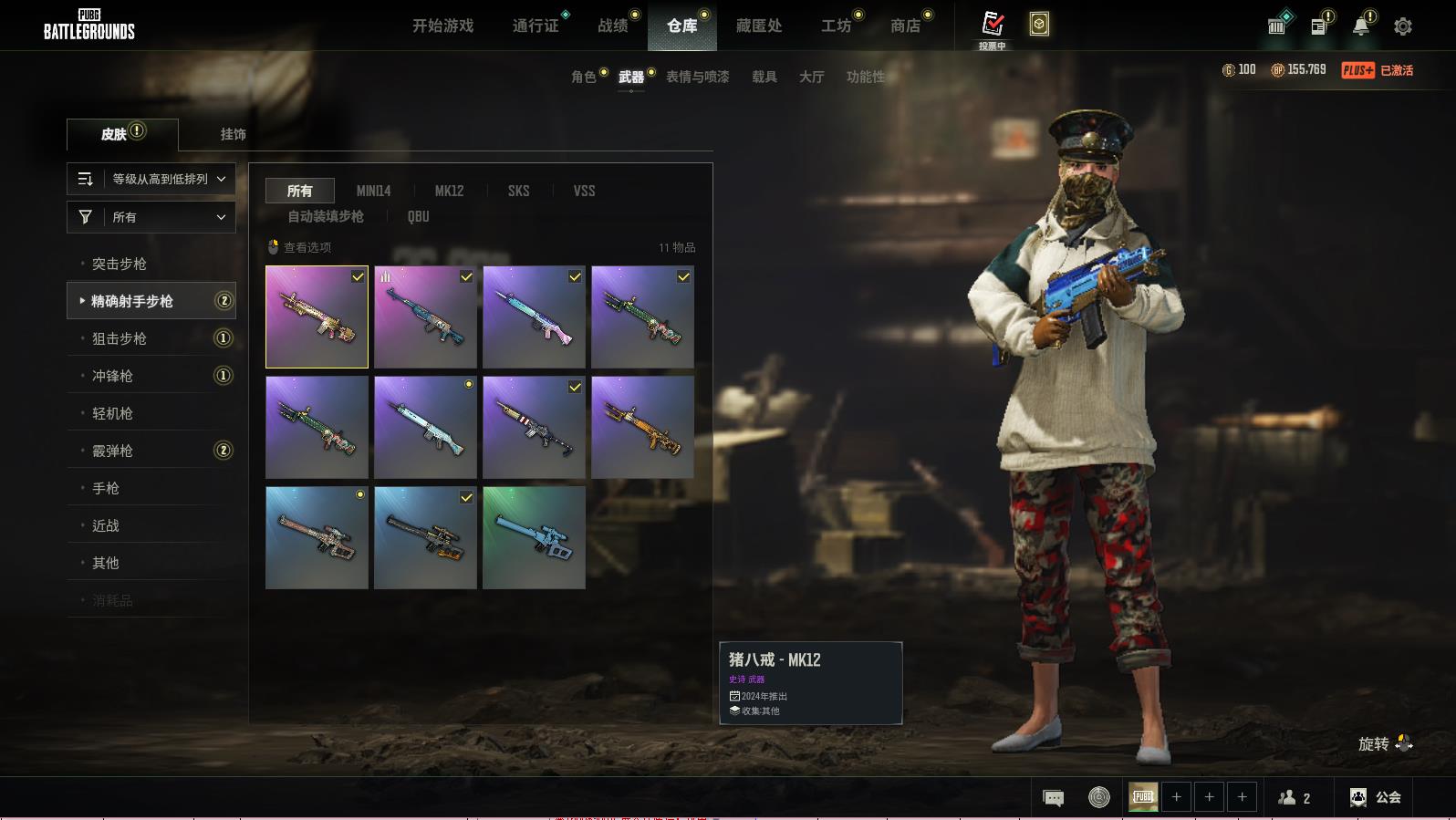Viewport: 1456px width, 820px height.
Task: Switch to 载具 sub-tab
Action: tap(764, 77)
